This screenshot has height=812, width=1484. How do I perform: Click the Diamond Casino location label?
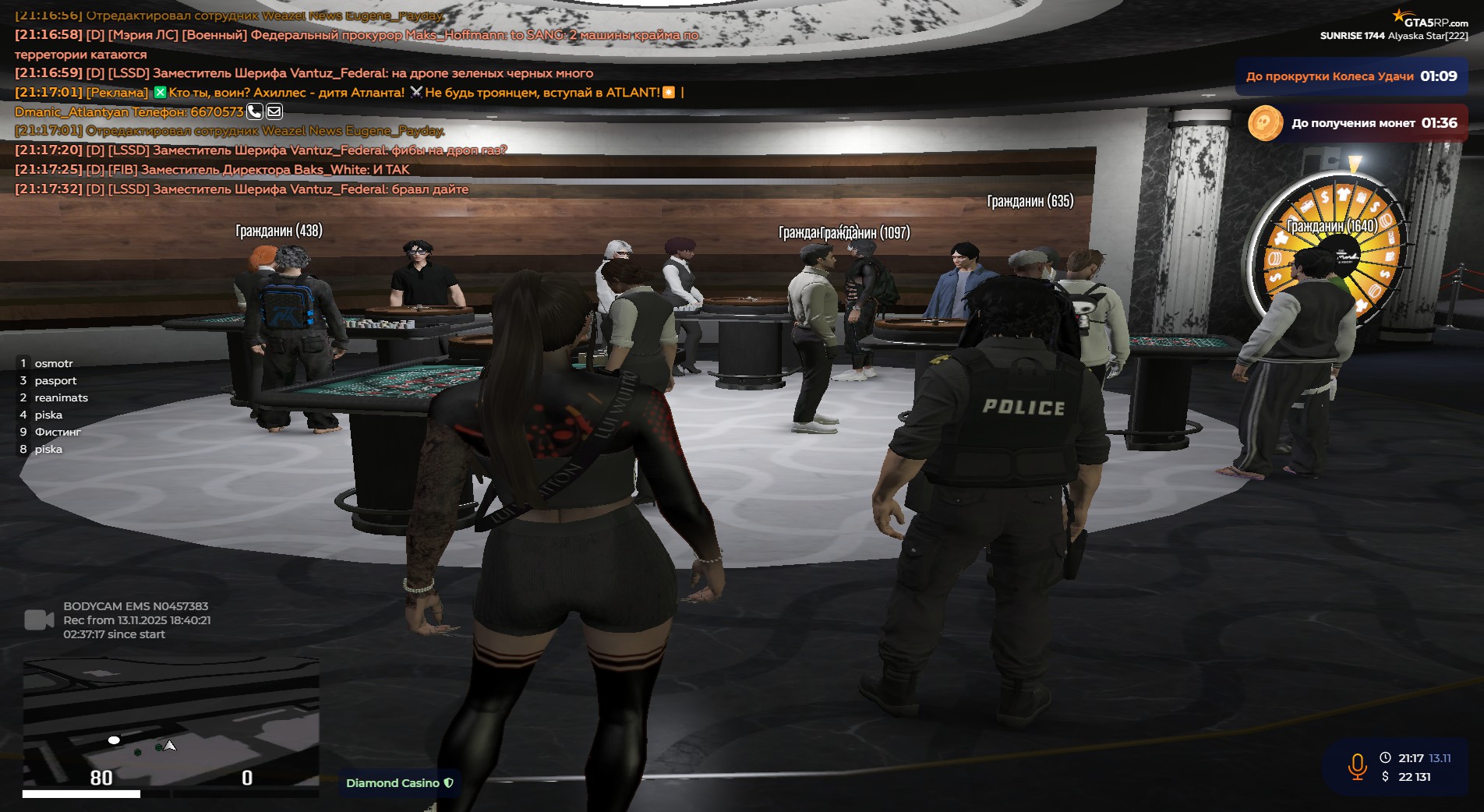point(399,783)
